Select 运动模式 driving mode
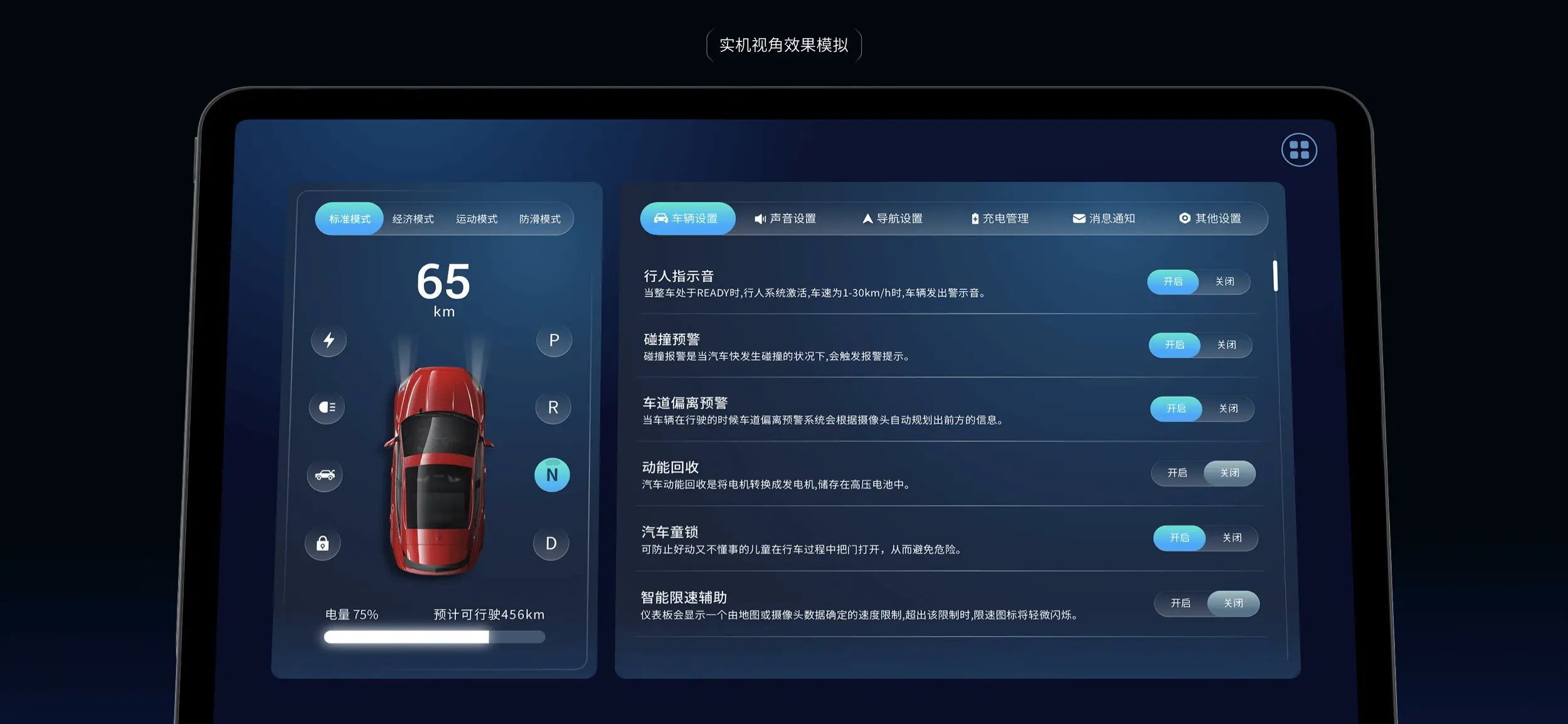 (476, 219)
